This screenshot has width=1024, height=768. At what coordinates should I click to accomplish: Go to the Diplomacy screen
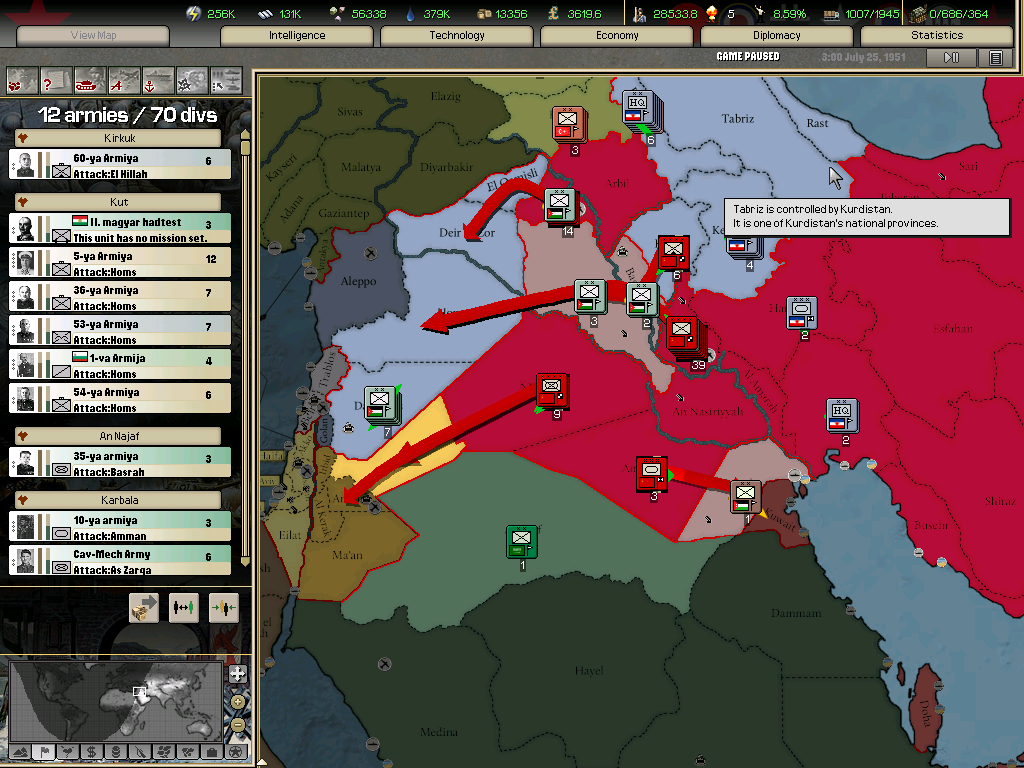point(777,36)
